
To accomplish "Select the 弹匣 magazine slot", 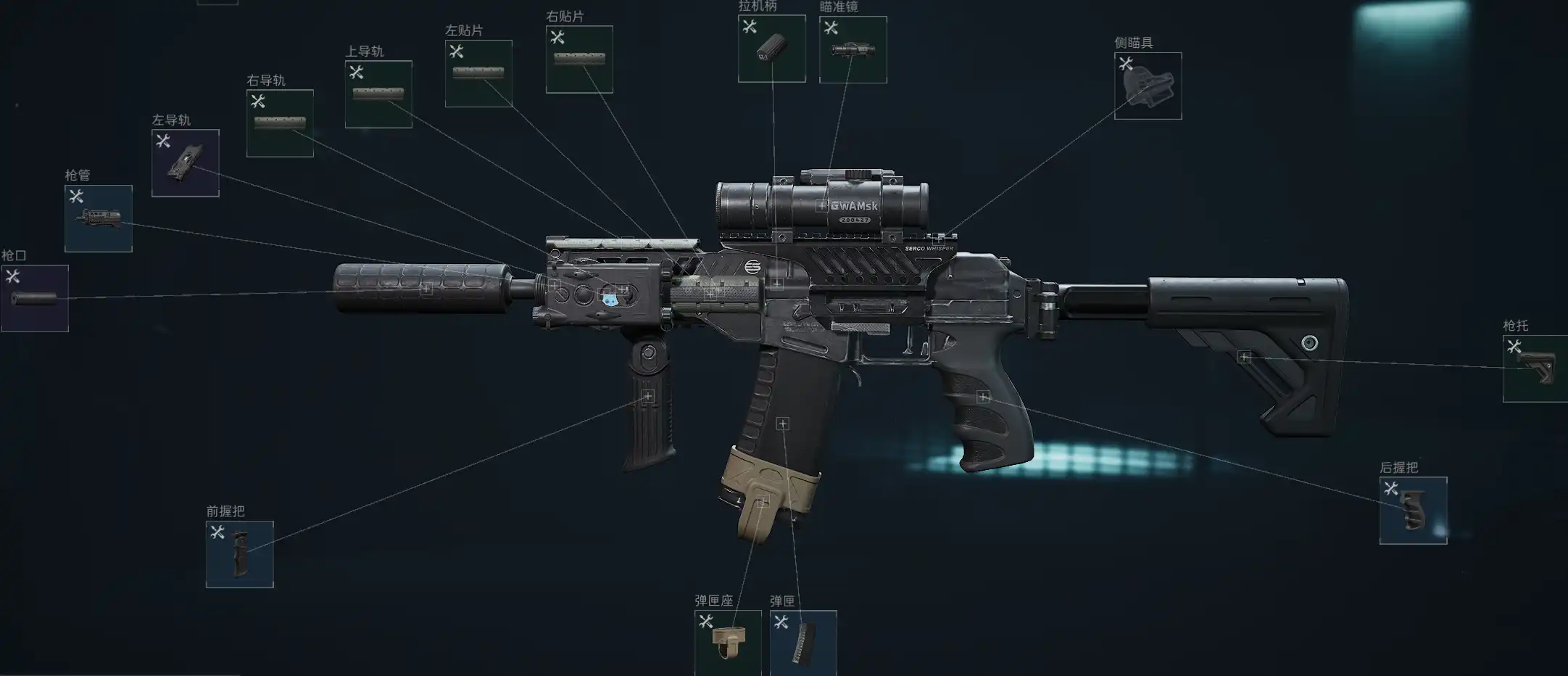I will pos(803,643).
